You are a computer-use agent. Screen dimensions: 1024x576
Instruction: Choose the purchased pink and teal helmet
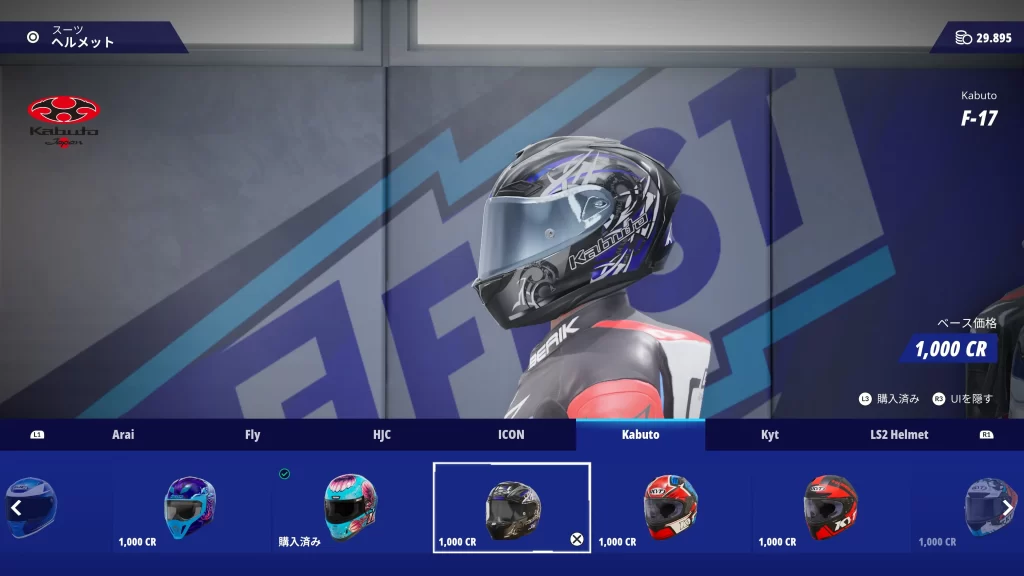click(351, 506)
